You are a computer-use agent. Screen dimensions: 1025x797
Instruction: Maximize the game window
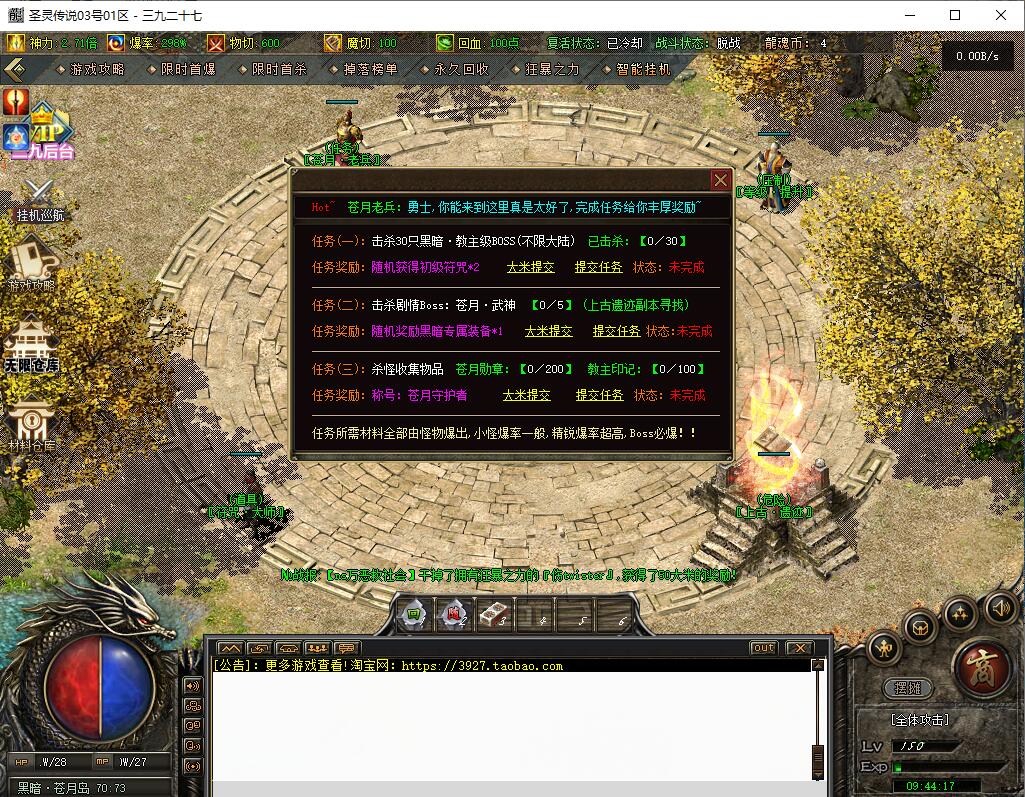(955, 15)
